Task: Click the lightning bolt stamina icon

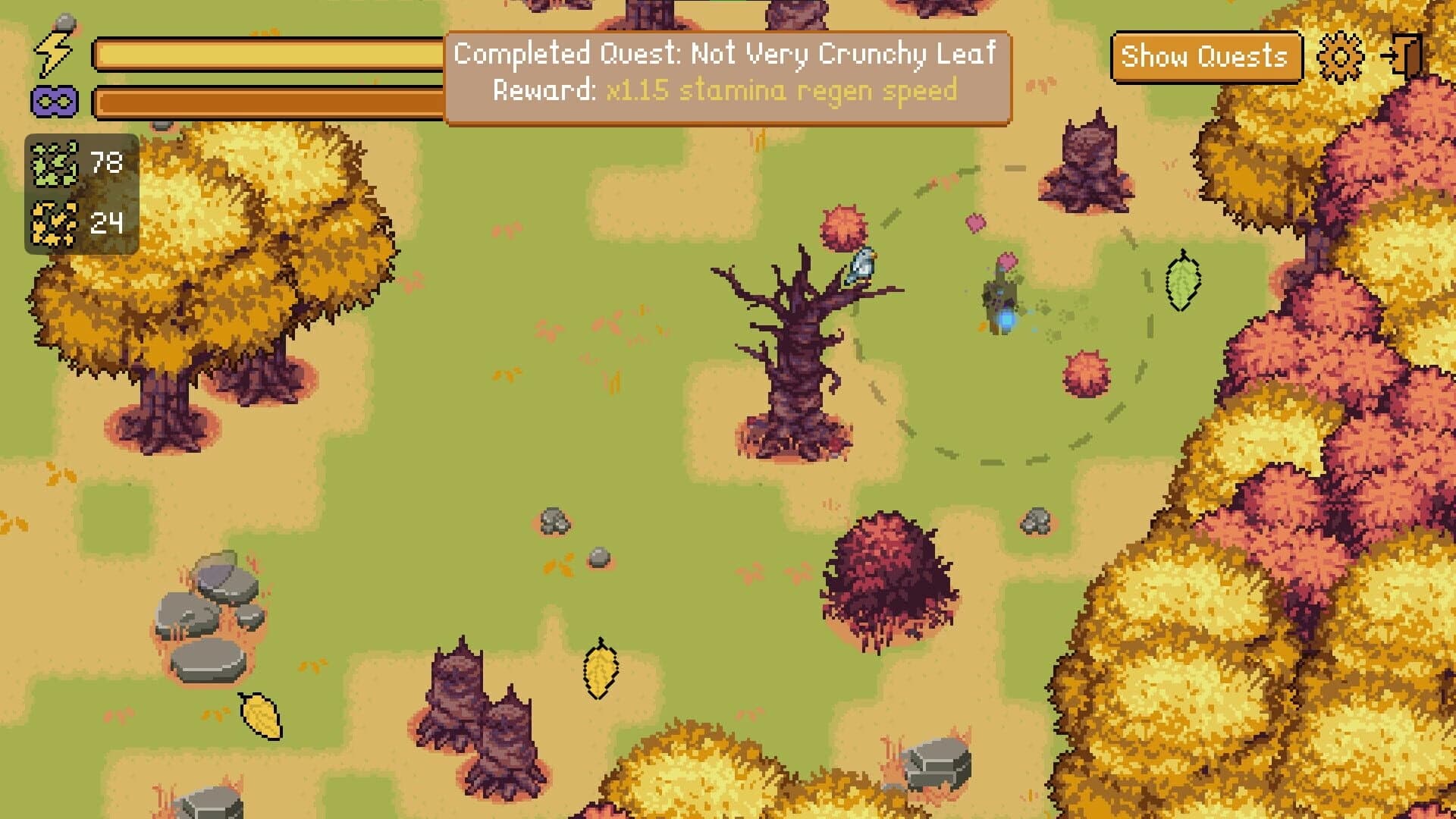Action: coord(52,52)
